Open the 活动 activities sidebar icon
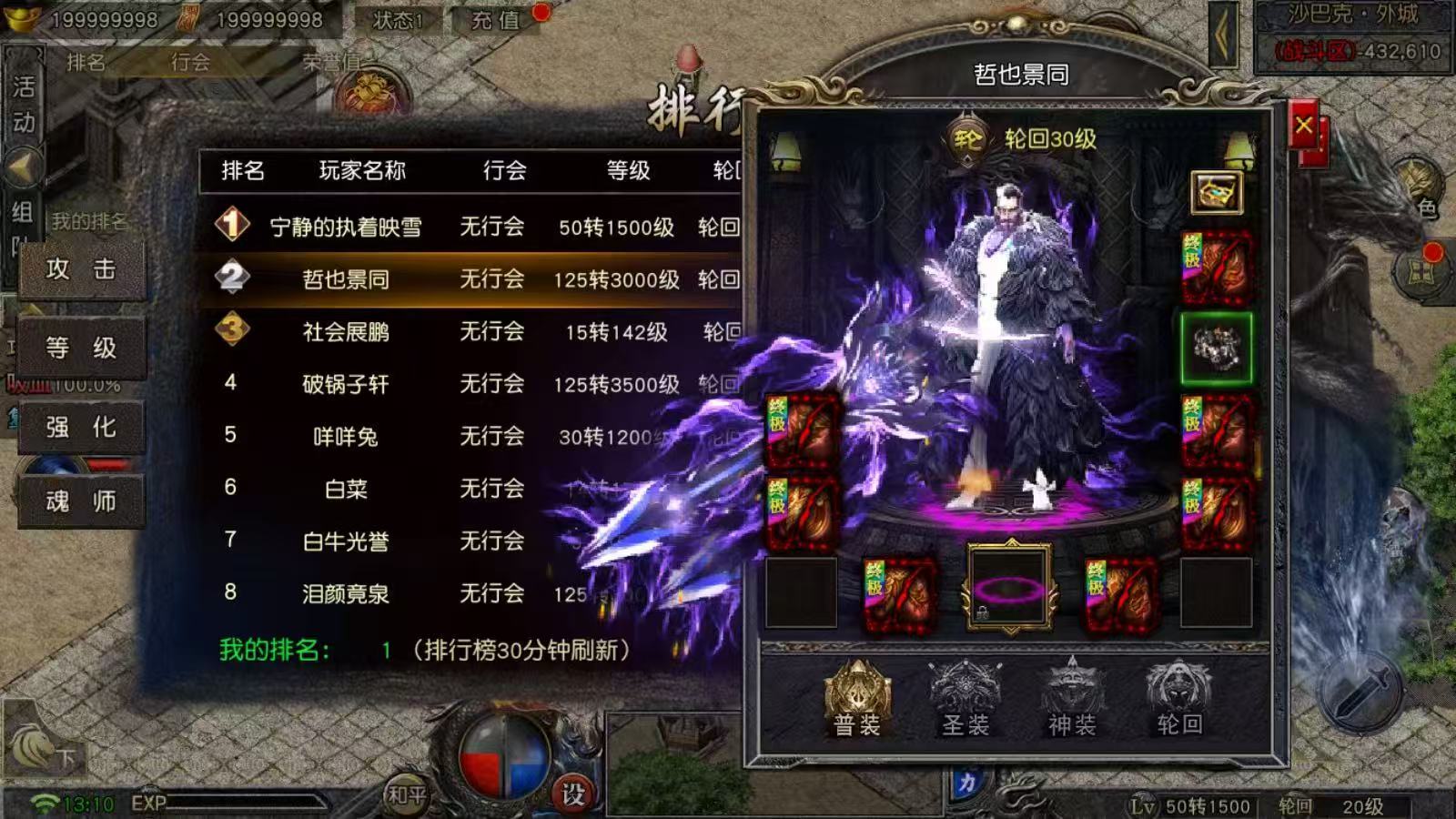 pos(22,100)
